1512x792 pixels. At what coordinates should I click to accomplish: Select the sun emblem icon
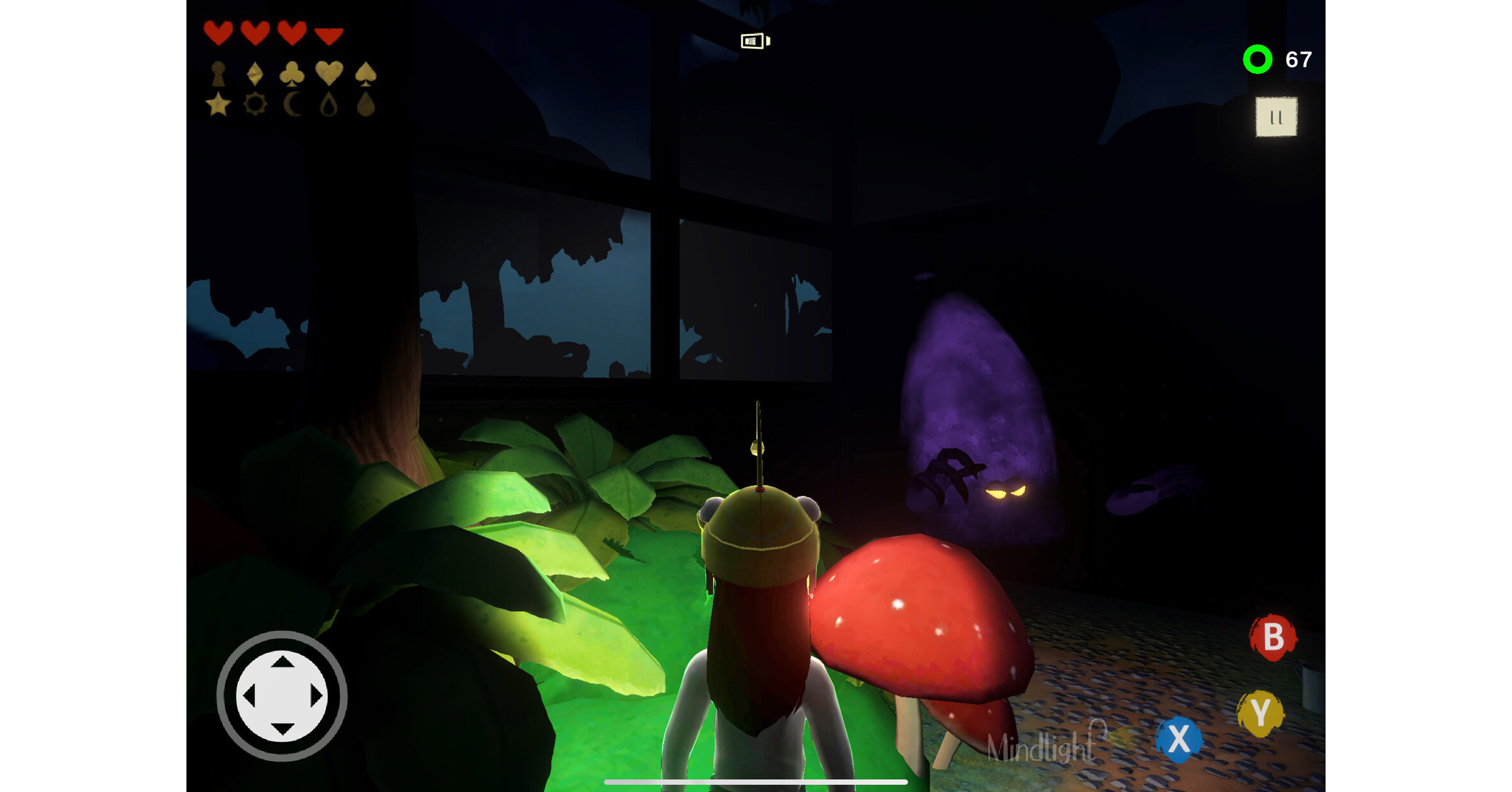[x=255, y=104]
